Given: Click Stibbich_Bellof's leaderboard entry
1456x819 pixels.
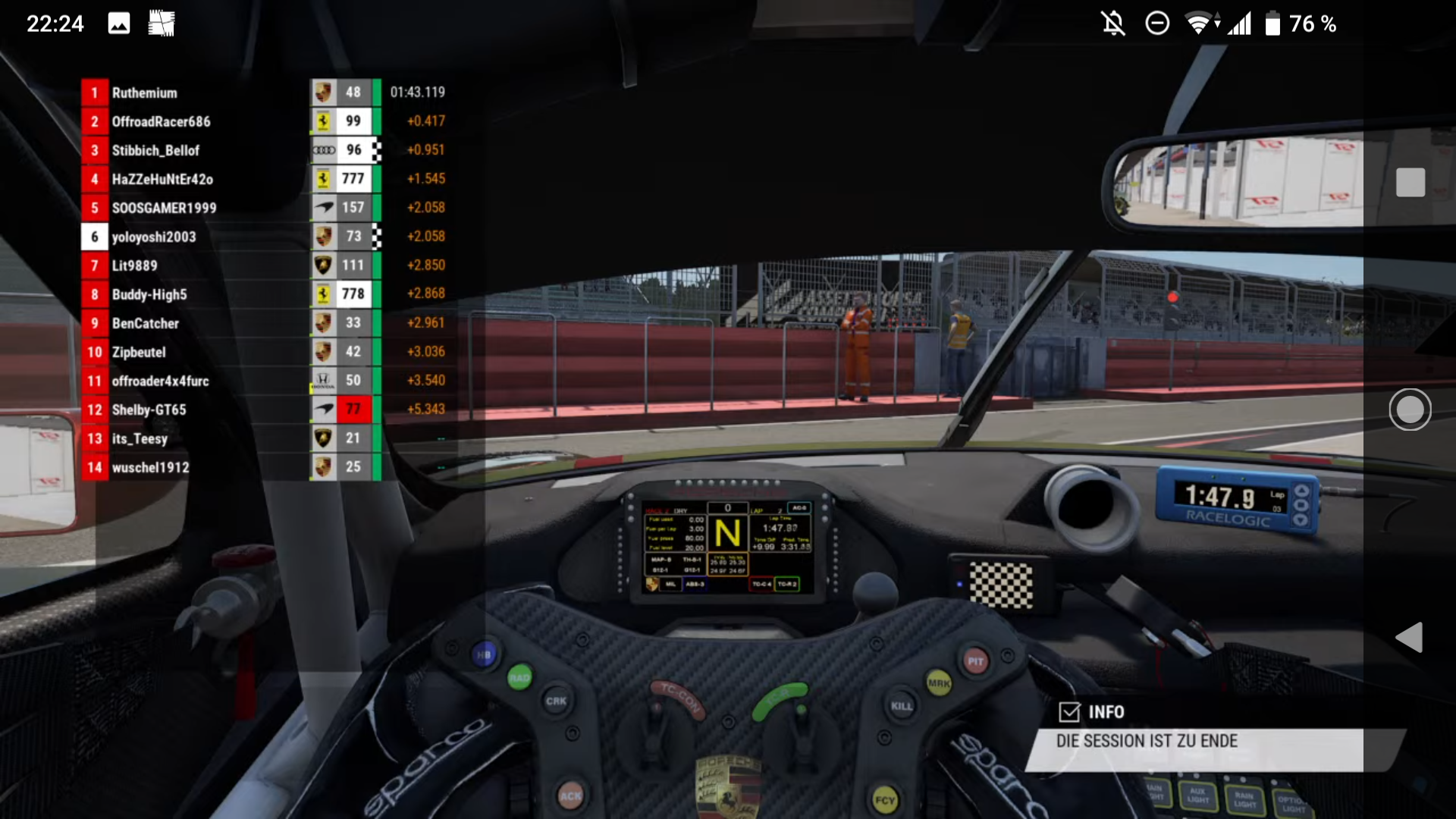Looking at the screenshot, I should (155, 150).
